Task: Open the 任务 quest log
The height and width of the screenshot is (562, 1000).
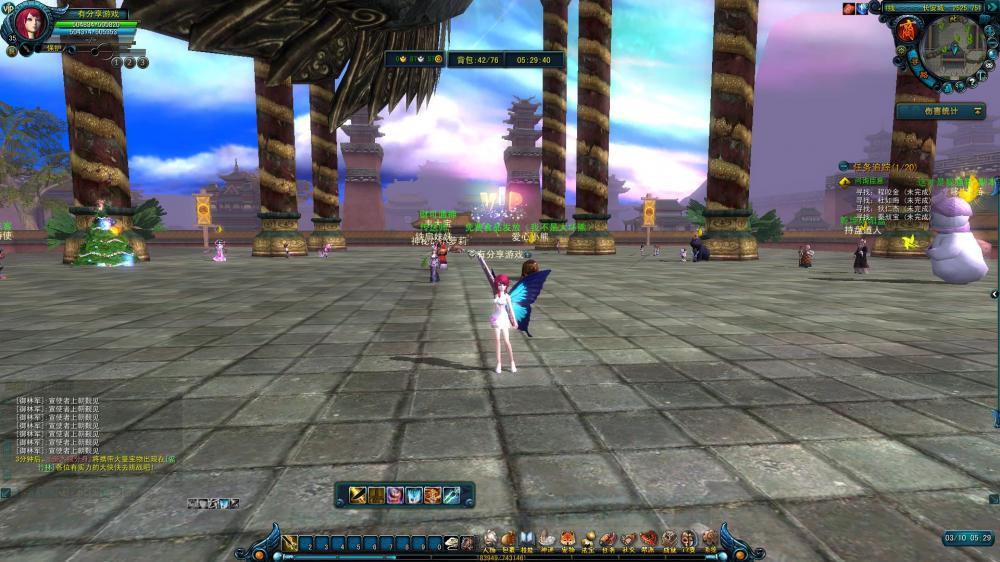Action: click(608, 541)
